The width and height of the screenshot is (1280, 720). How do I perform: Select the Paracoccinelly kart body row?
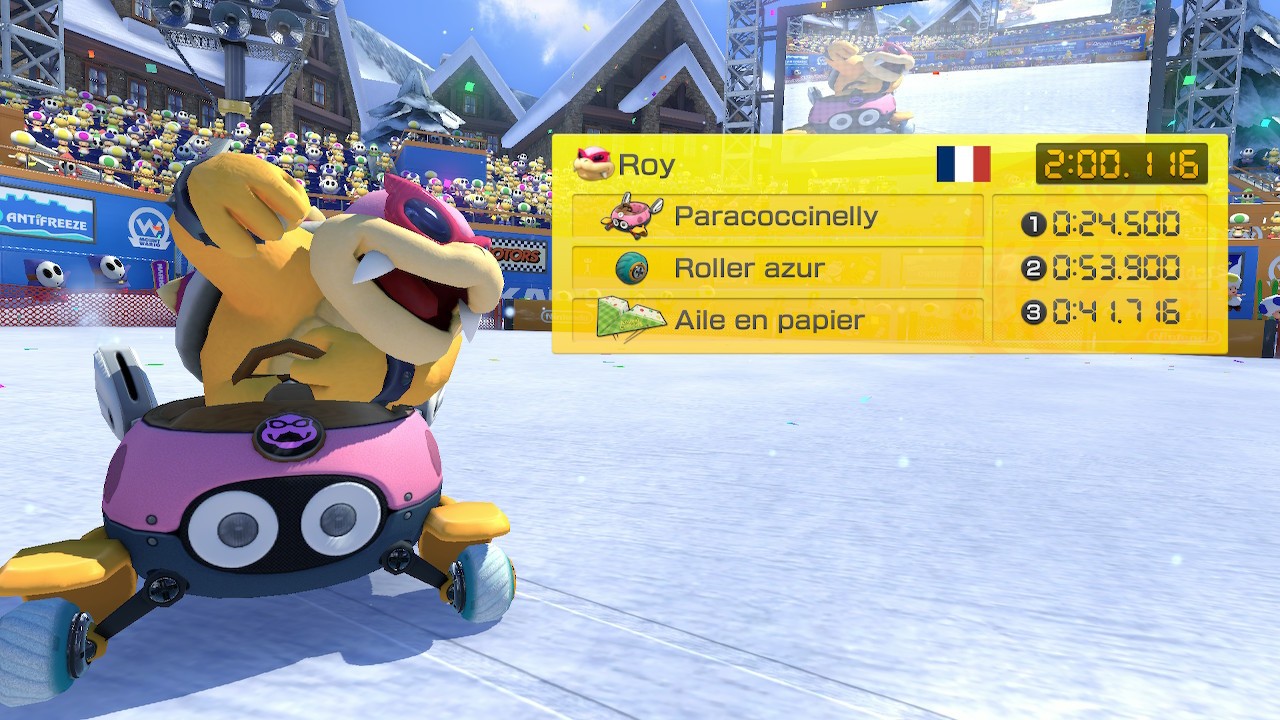pos(777,216)
